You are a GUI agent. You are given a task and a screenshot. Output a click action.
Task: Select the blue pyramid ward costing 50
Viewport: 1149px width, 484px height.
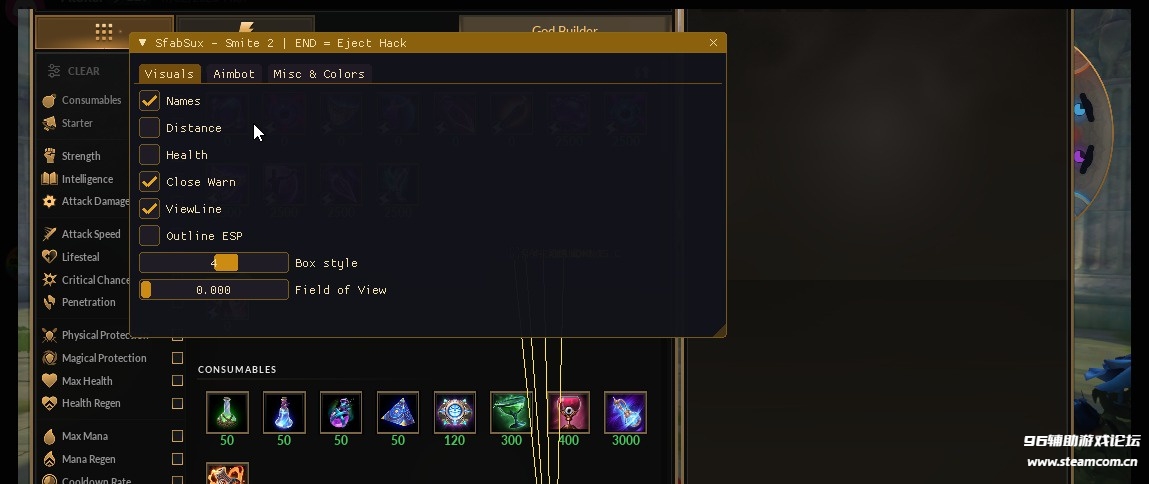398,412
